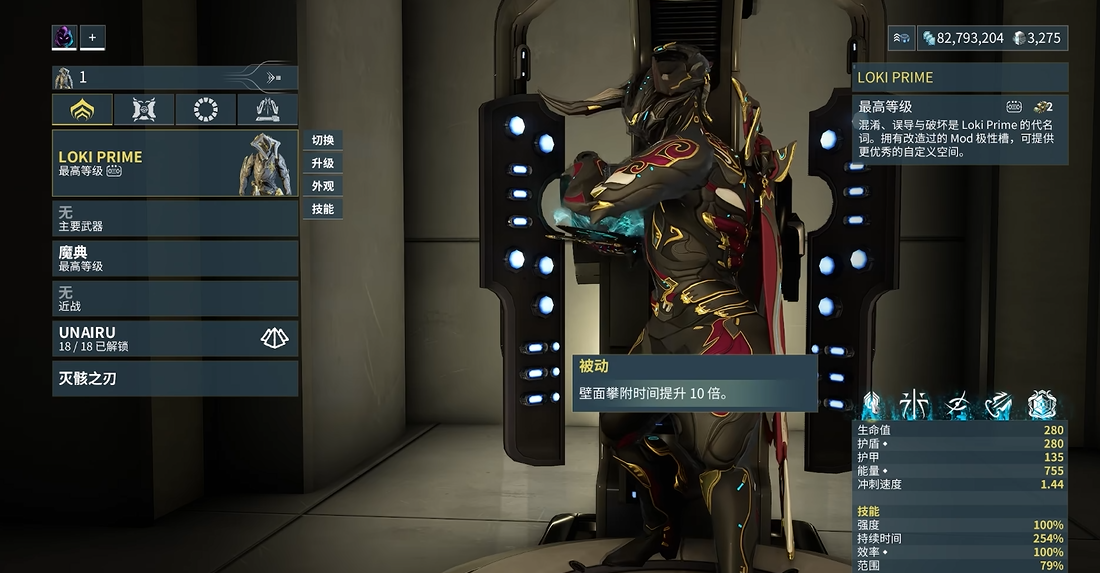Choose the empty 主要武器 primary weapon slot

point(175,219)
